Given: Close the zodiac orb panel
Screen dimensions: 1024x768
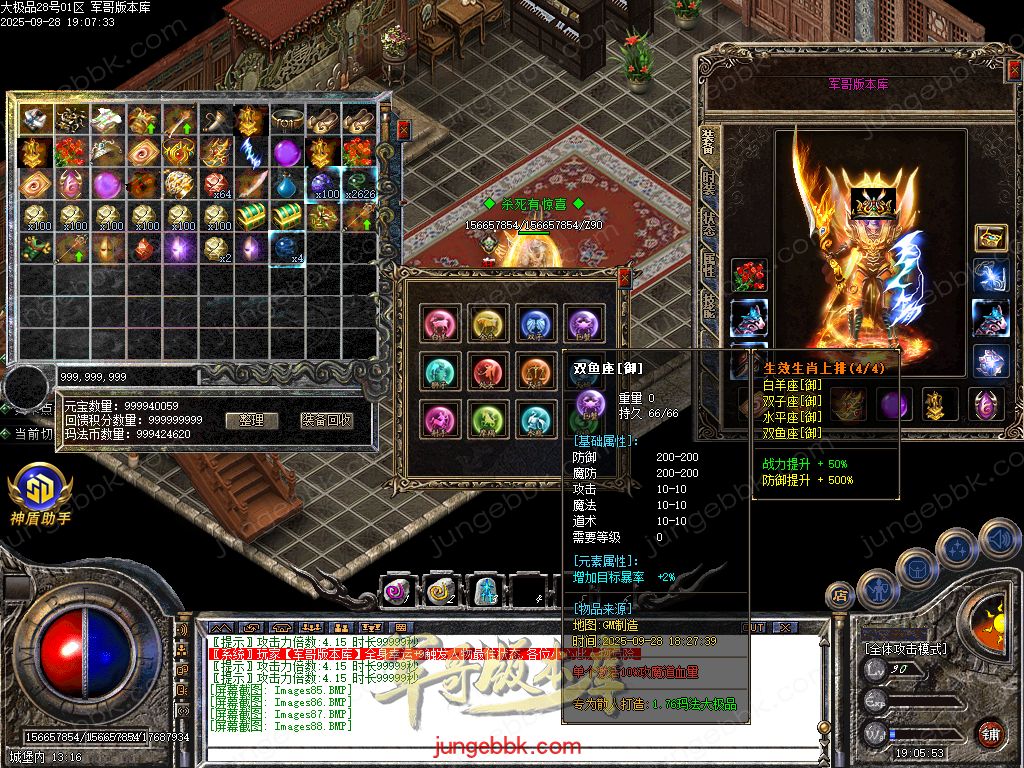Looking at the screenshot, I should coord(624,278).
